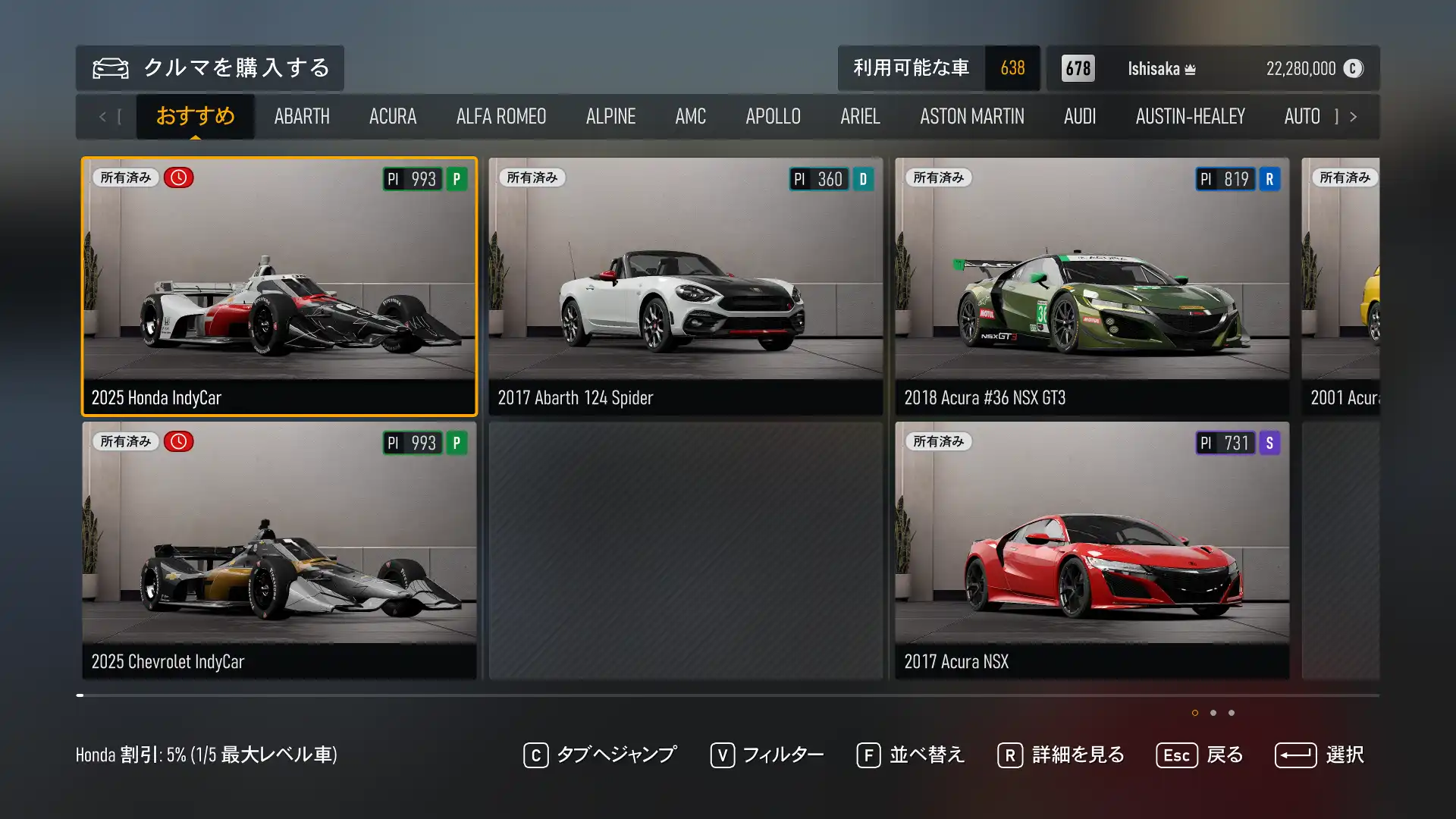Viewport: 1456px width, 819px height.
Task: Select the AMC tab
Action: pyautogui.click(x=690, y=116)
